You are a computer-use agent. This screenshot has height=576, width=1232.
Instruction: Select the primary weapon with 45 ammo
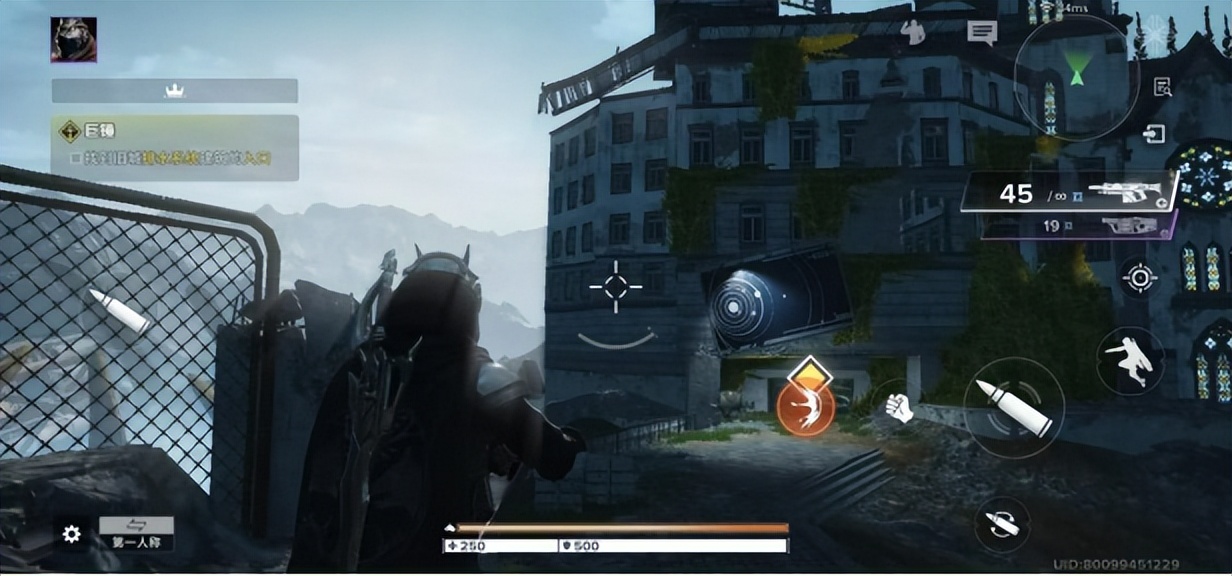click(x=1069, y=193)
